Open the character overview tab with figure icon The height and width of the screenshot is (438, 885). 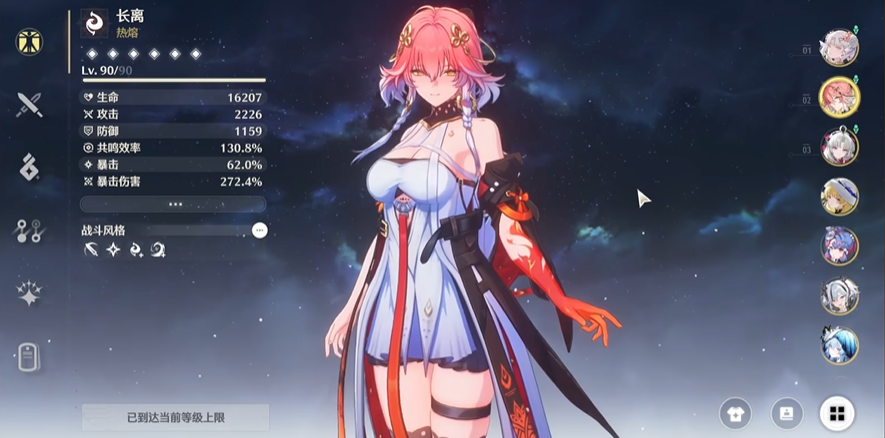tap(29, 42)
